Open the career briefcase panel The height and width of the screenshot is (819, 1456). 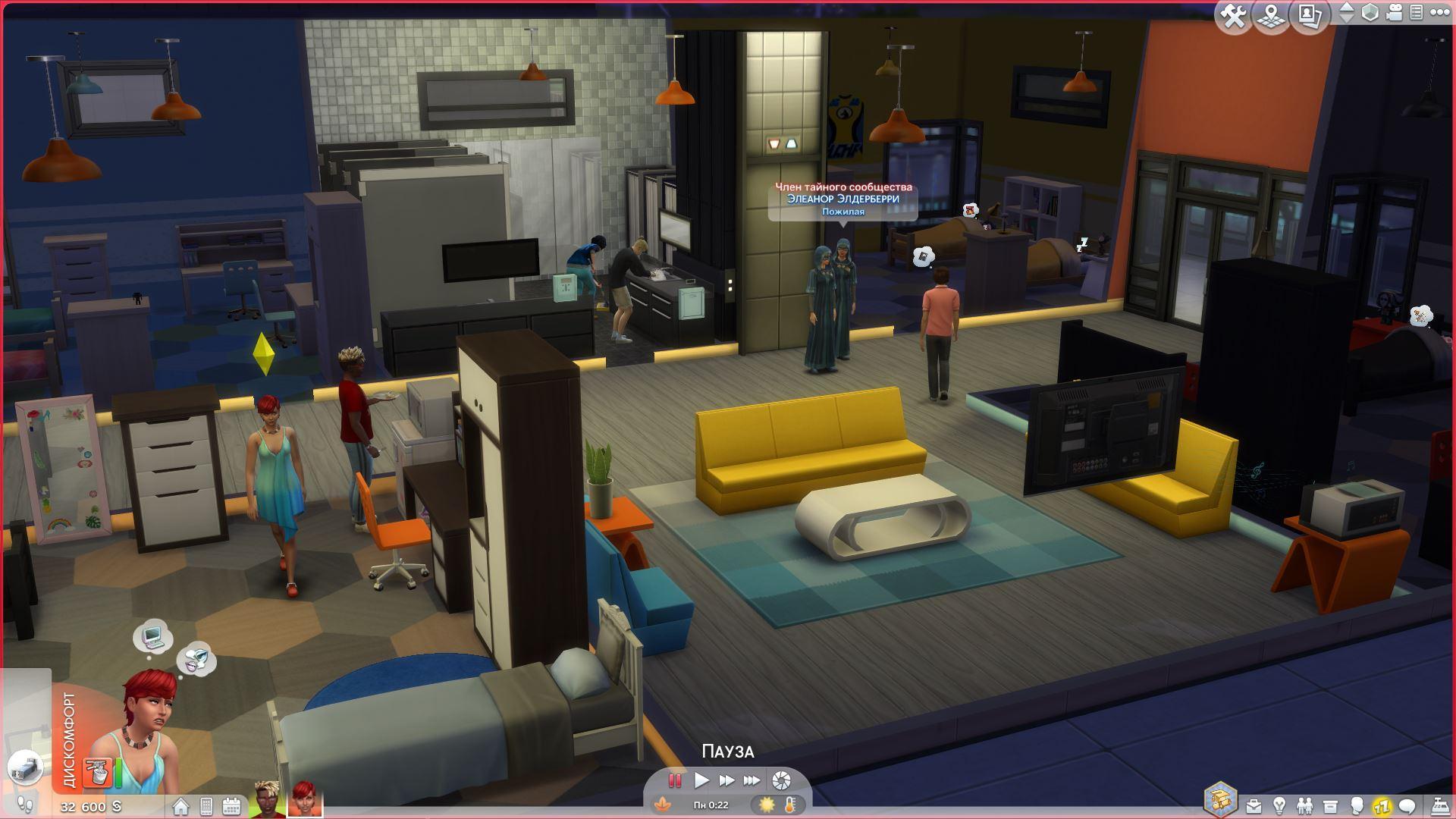[x=1254, y=805]
